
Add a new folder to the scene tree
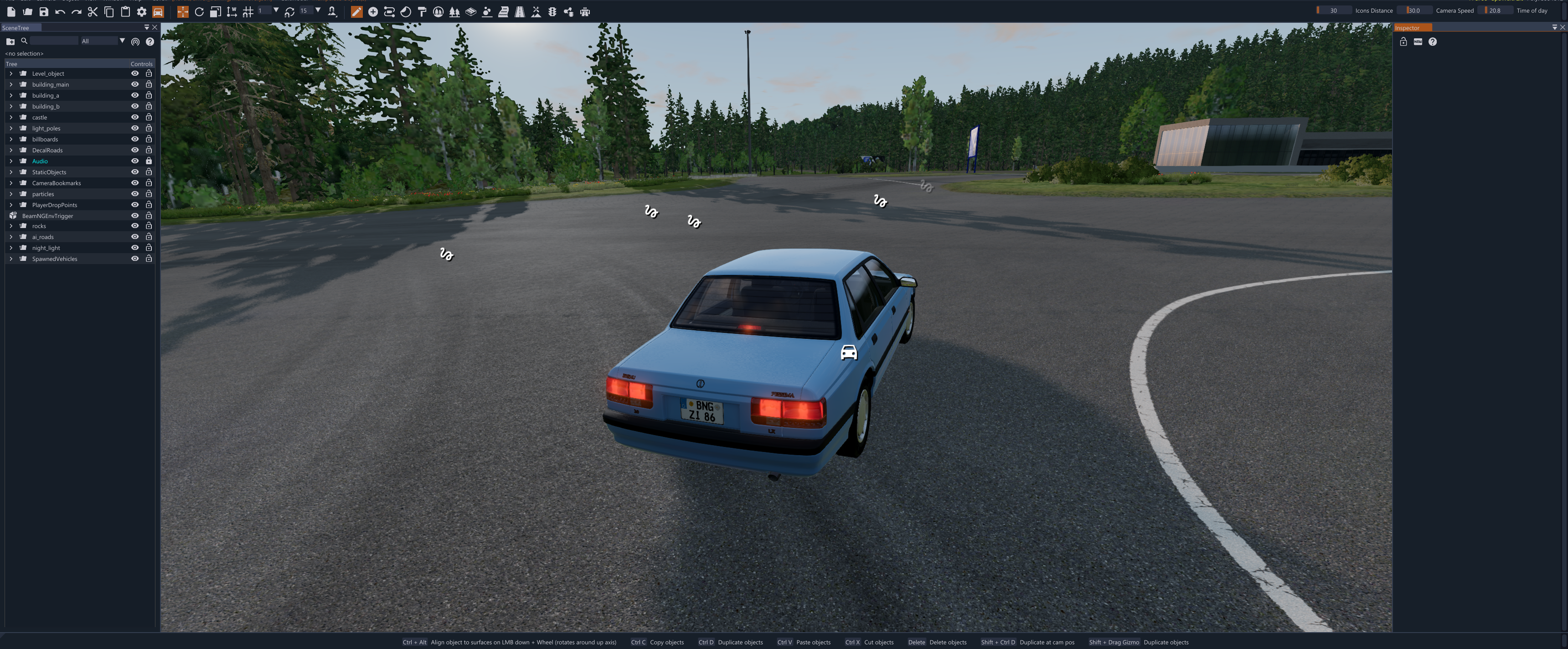click(10, 42)
